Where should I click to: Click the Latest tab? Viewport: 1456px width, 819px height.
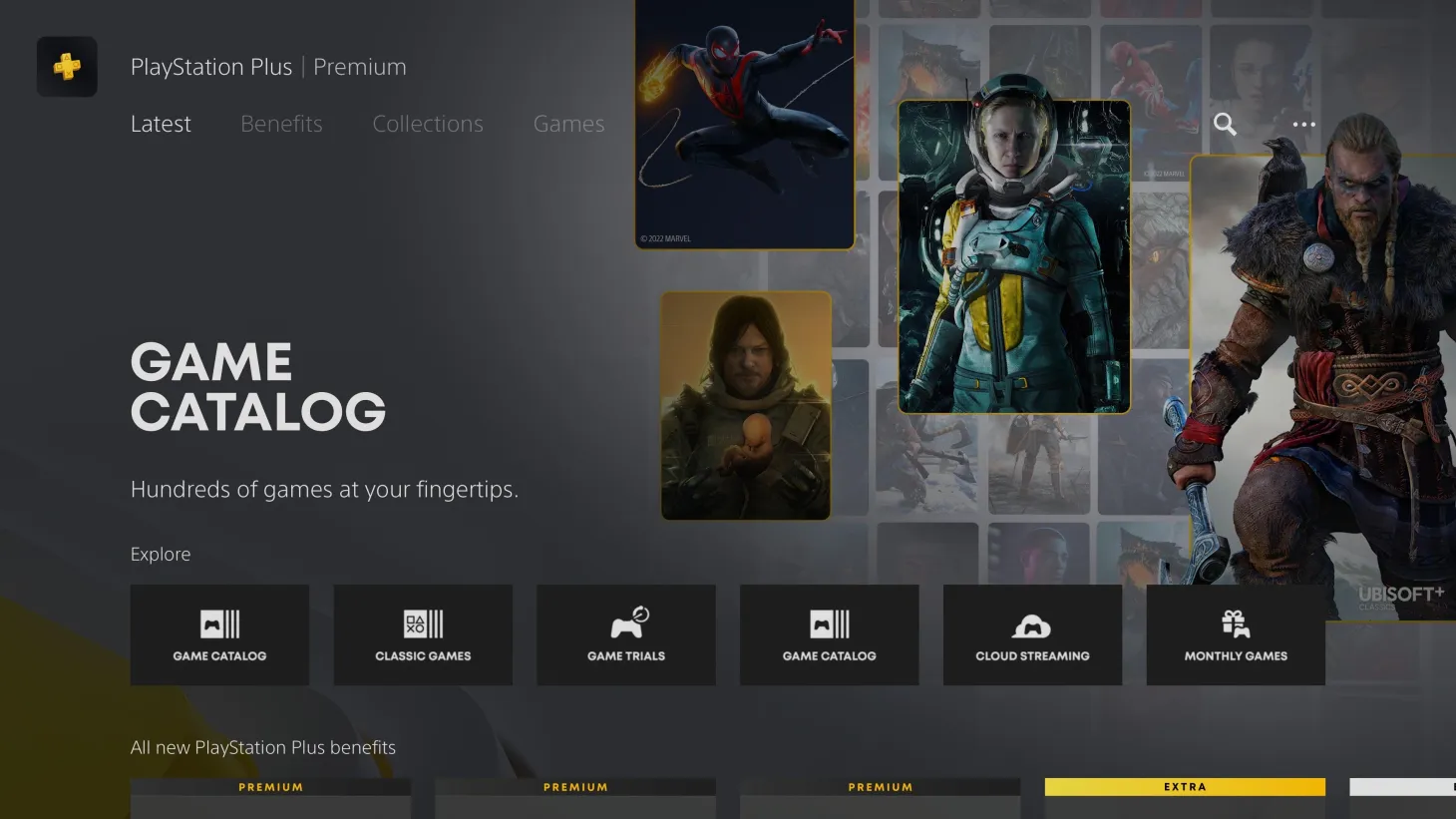(160, 124)
